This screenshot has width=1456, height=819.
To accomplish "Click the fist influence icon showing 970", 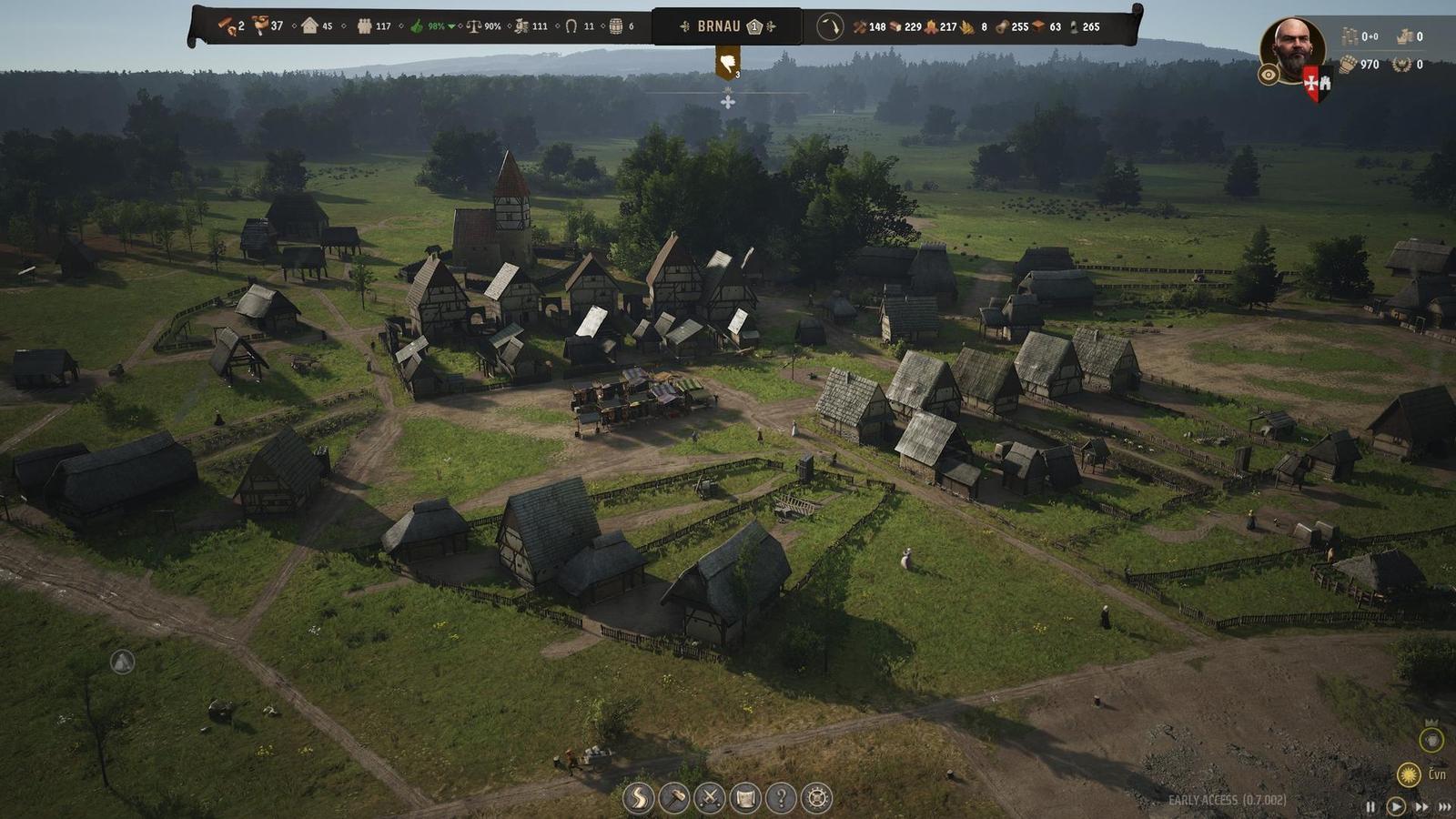I will click(1348, 64).
